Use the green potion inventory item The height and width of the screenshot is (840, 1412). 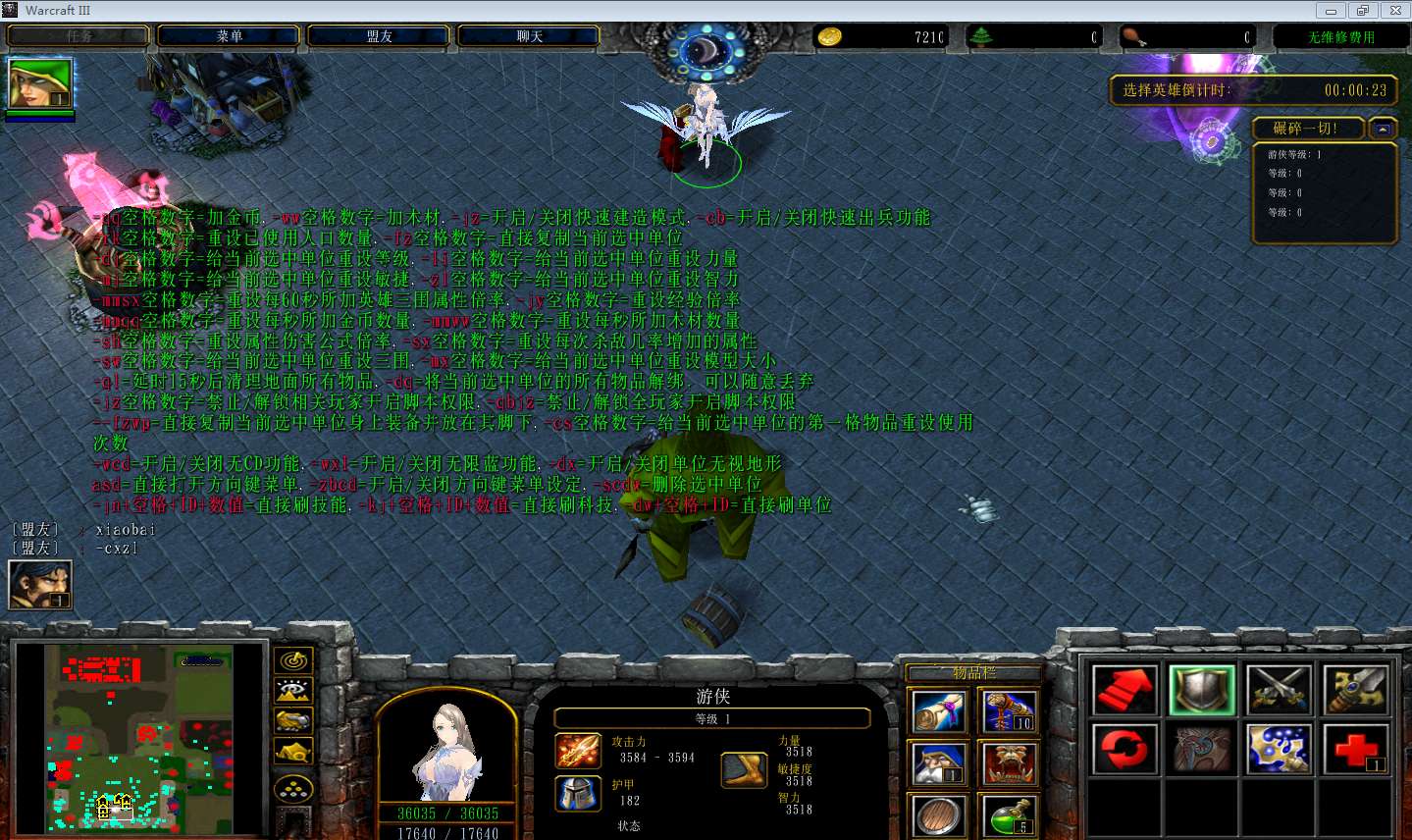pos(1008,816)
